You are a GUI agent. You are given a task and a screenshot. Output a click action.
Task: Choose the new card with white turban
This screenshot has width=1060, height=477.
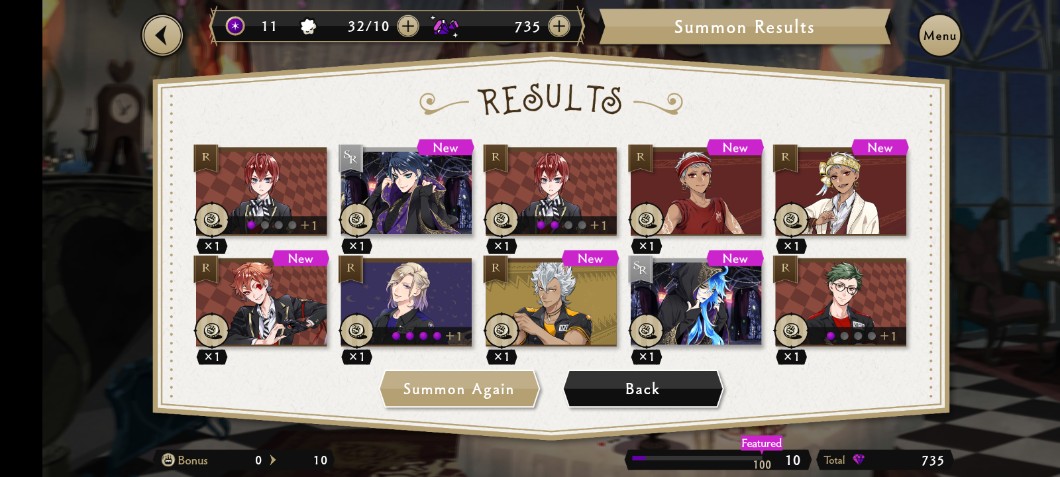click(841, 191)
